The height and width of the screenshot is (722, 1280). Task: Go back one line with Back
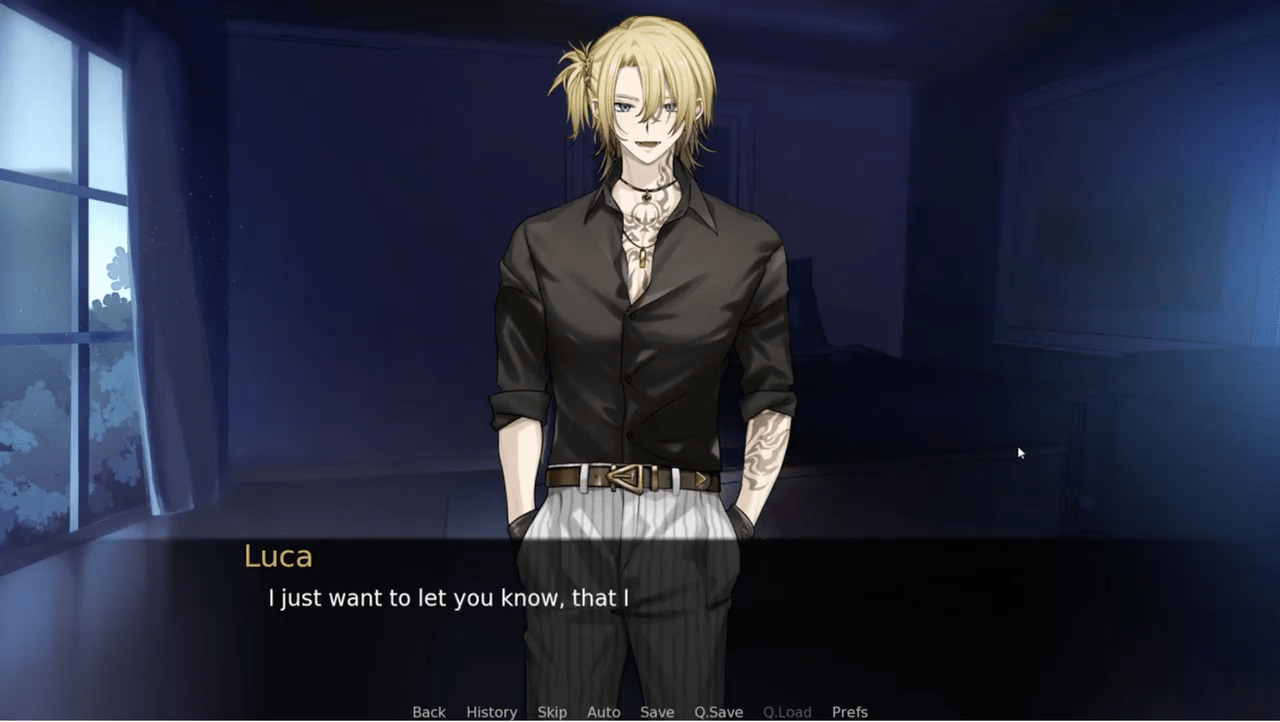pos(429,712)
